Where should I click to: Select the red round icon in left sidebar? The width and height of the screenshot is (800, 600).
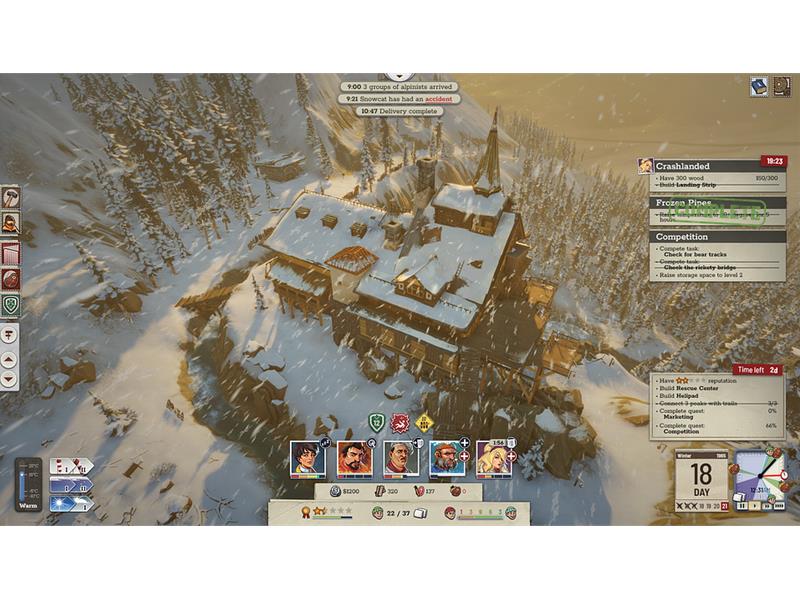(10, 278)
